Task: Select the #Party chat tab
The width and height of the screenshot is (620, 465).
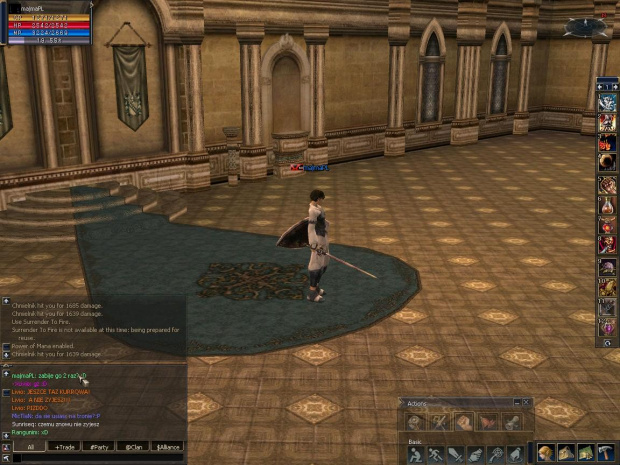Action: pos(97,447)
